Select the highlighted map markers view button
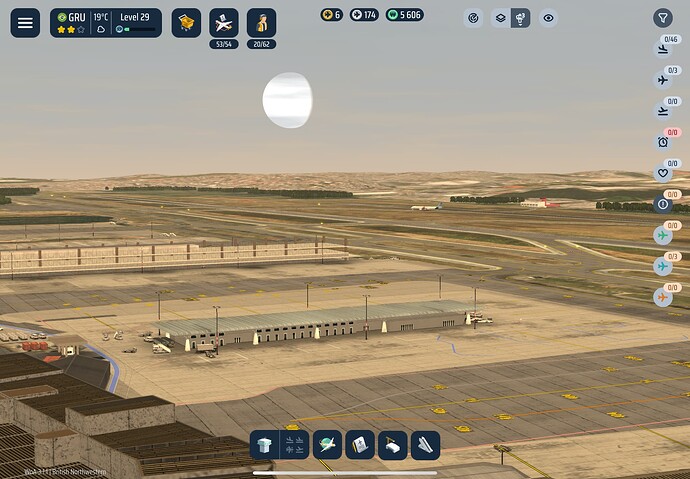This screenshot has width=690, height=479. (520, 18)
